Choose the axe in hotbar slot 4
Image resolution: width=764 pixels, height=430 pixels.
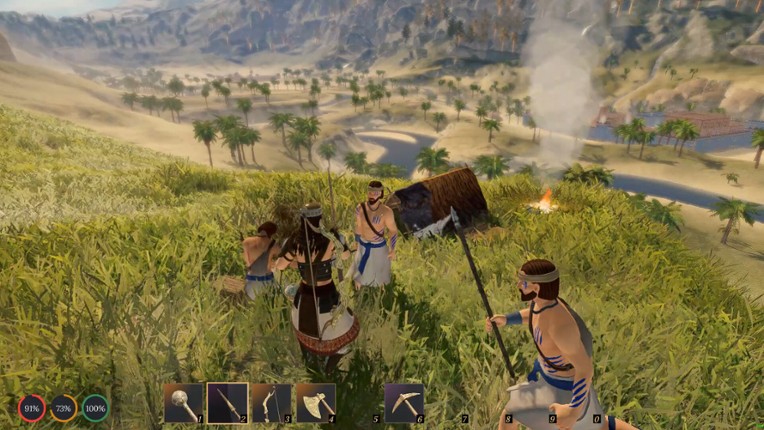click(x=315, y=403)
